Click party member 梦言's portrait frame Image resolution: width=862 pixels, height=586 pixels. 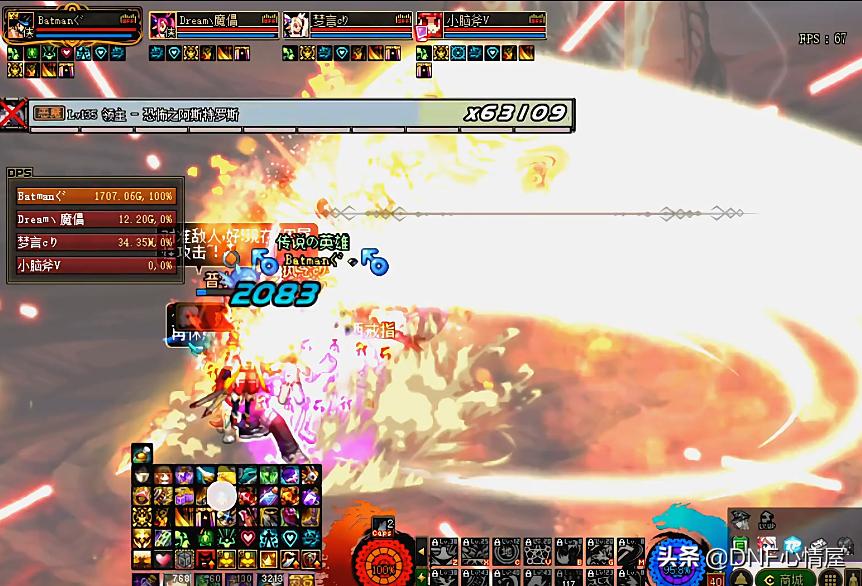296,26
